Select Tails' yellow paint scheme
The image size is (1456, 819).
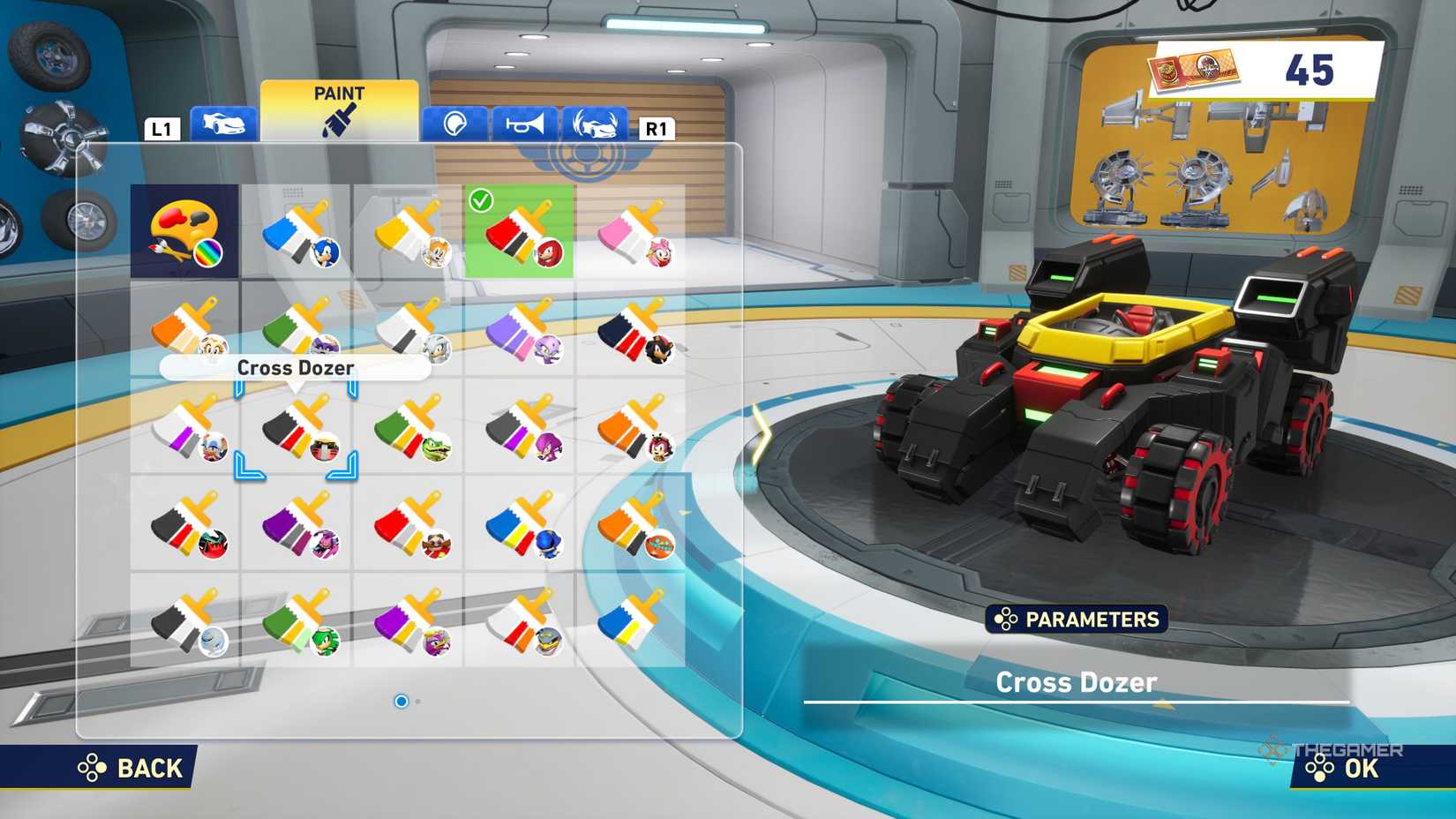(410, 232)
